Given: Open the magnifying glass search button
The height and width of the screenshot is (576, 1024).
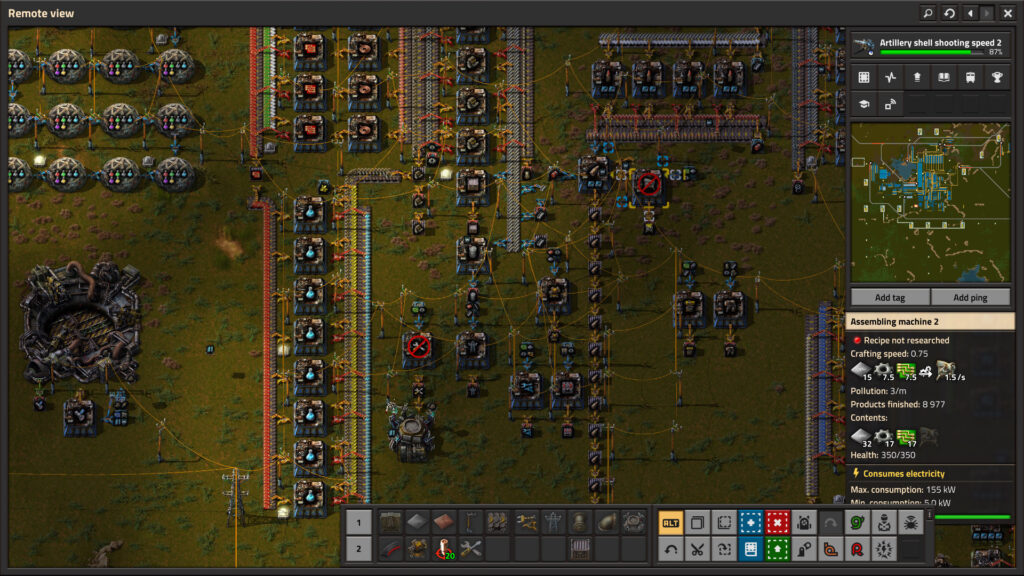Looking at the screenshot, I should click(x=928, y=13).
